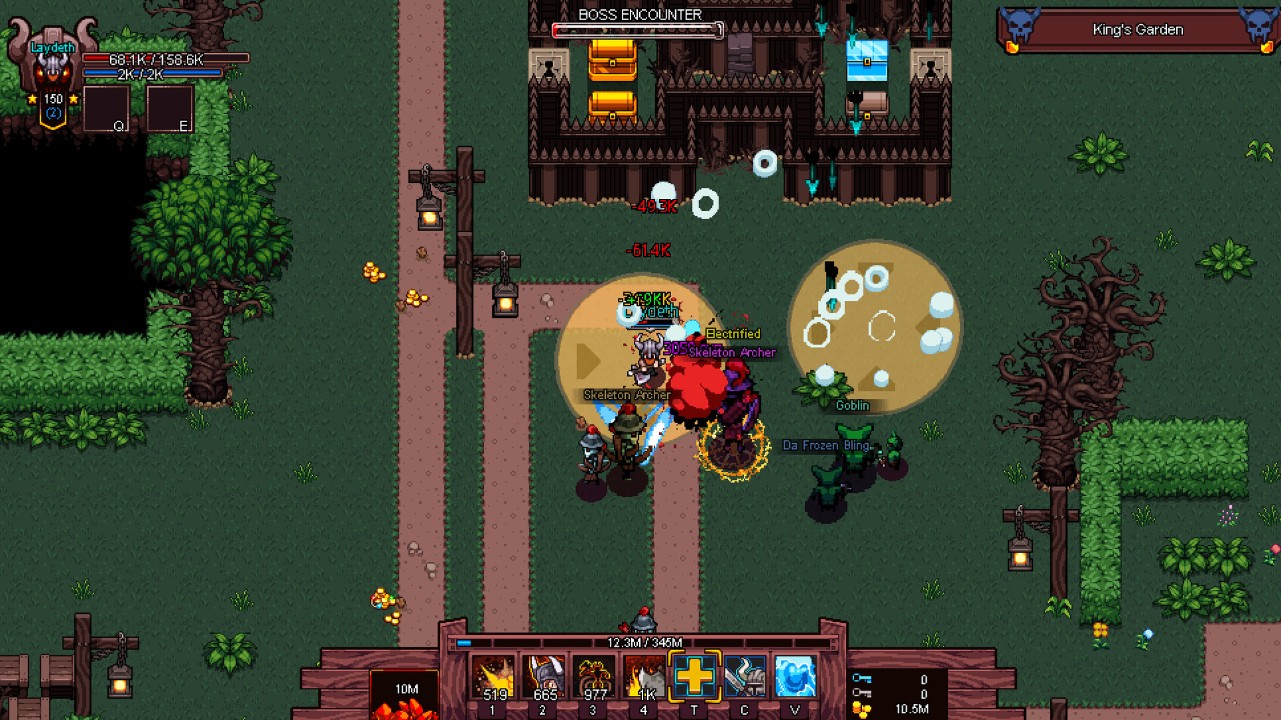This screenshot has height=720, width=1281.
Task: Select the empty Q consumable slot
Action: pos(106,109)
